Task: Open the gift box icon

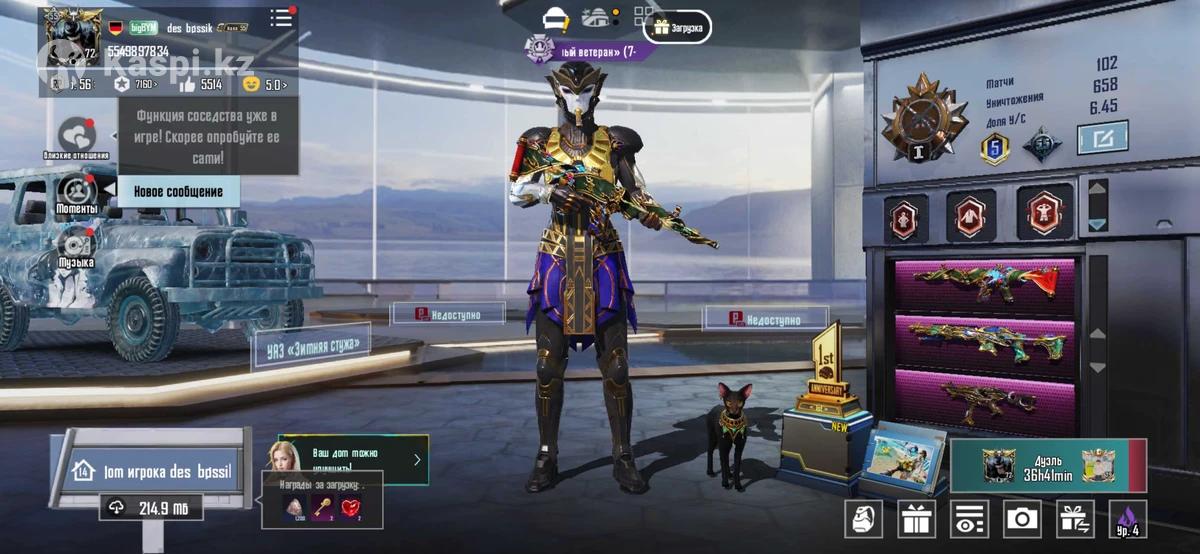Action: [916, 519]
